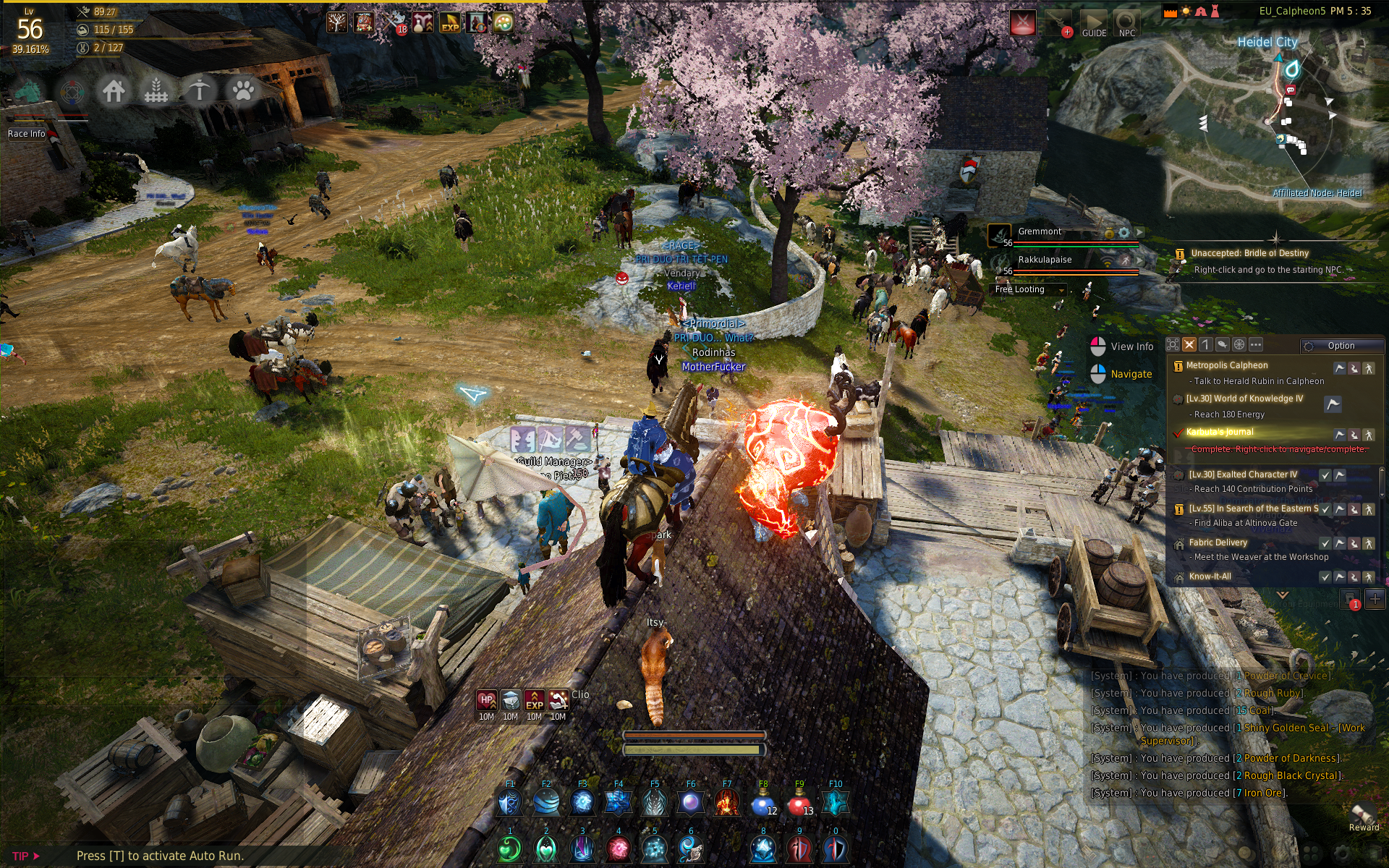Activate the pink energy burst skill in slot 4
1389x868 pixels.
coord(619,849)
